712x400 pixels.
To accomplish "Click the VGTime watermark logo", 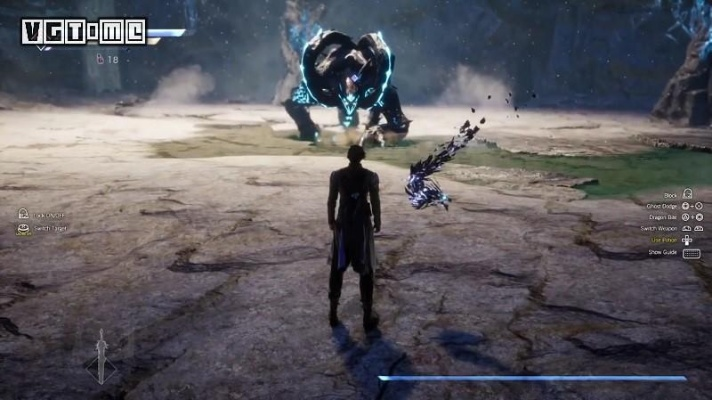I will point(84,32).
